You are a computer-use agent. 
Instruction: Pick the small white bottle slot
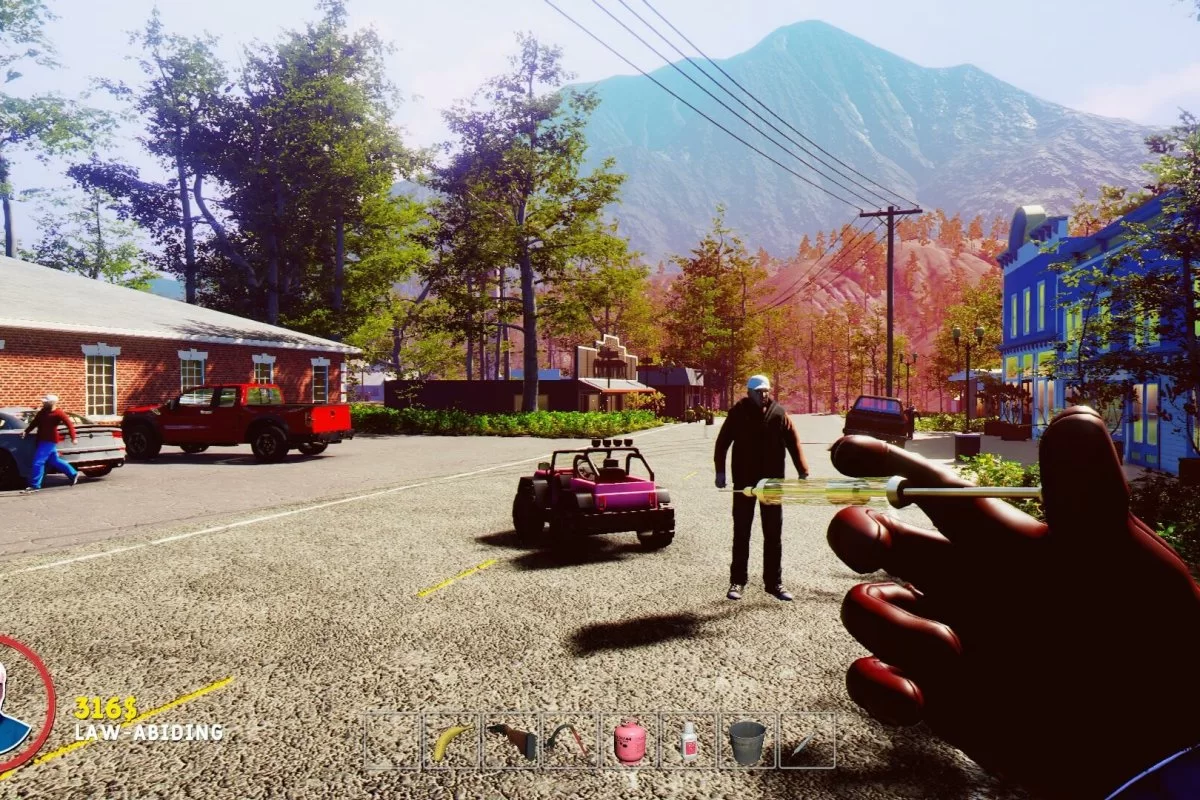pos(688,741)
